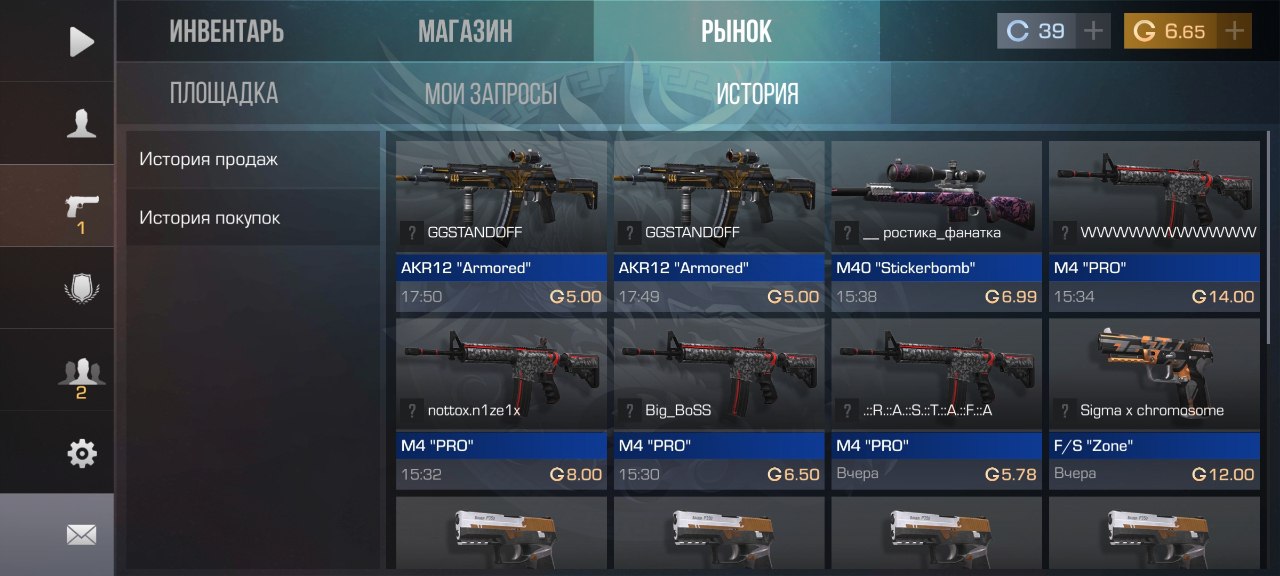Open the friends group icon

(x=81, y=372)
